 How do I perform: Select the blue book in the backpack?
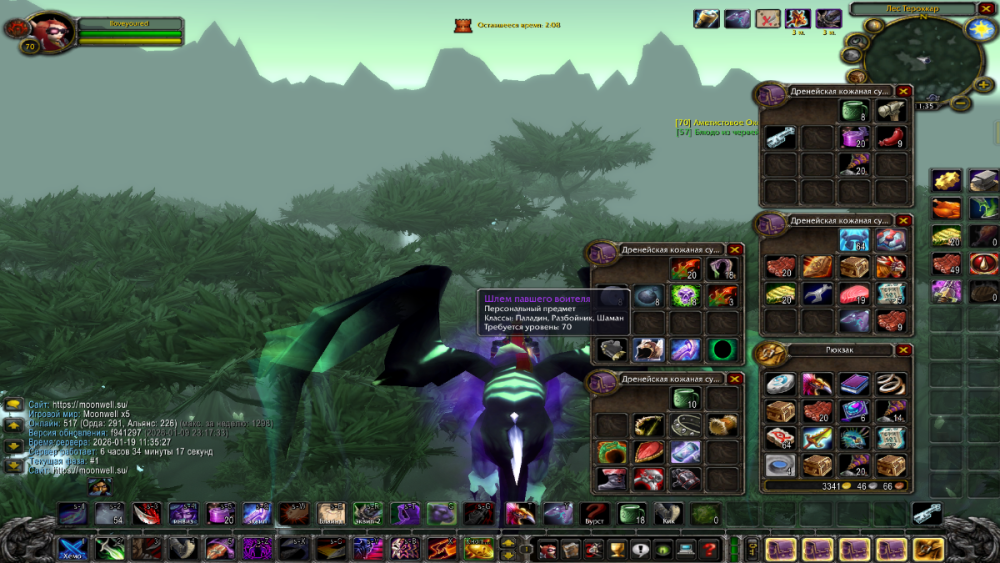(852, 385)
